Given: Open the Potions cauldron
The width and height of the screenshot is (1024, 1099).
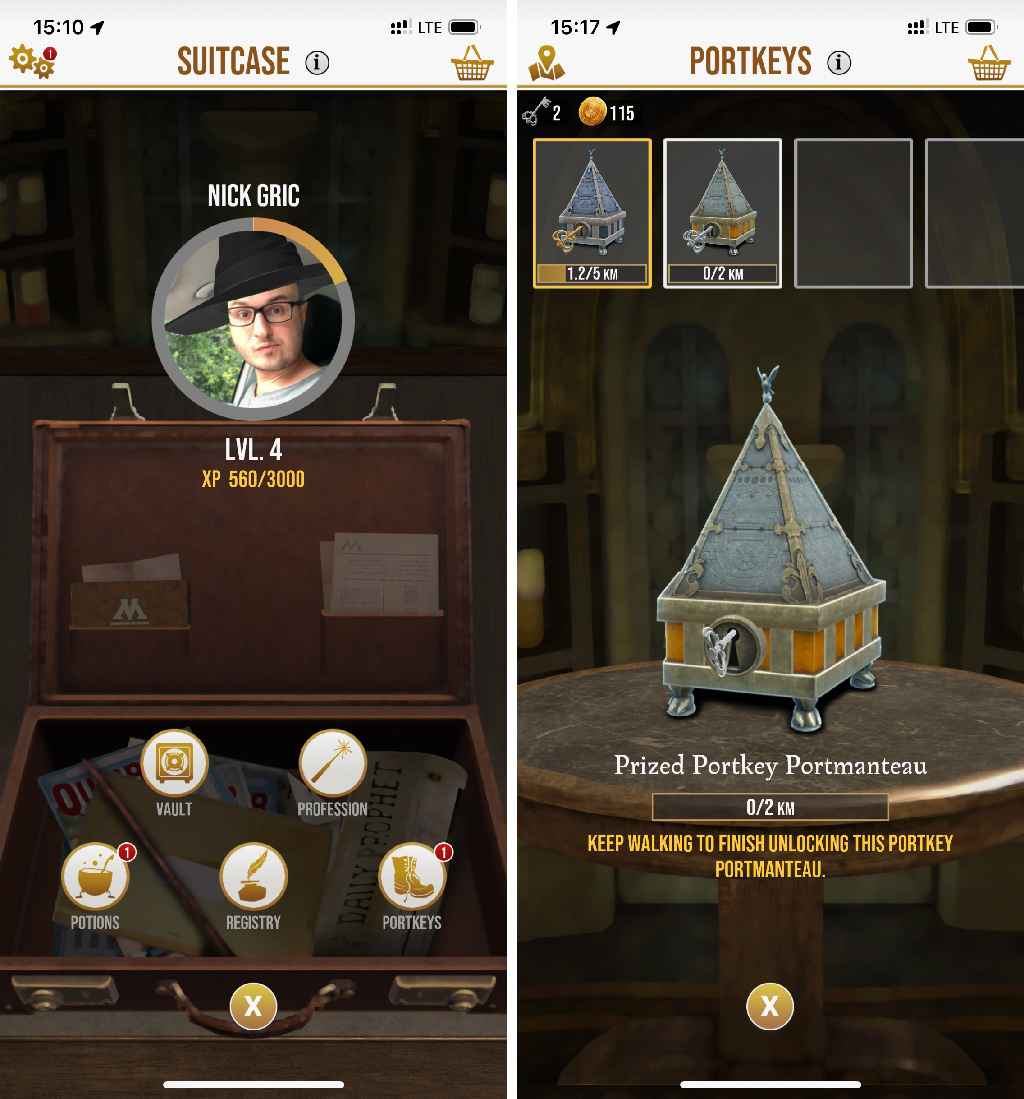Looking at the screenshot, I should point(95,878).
